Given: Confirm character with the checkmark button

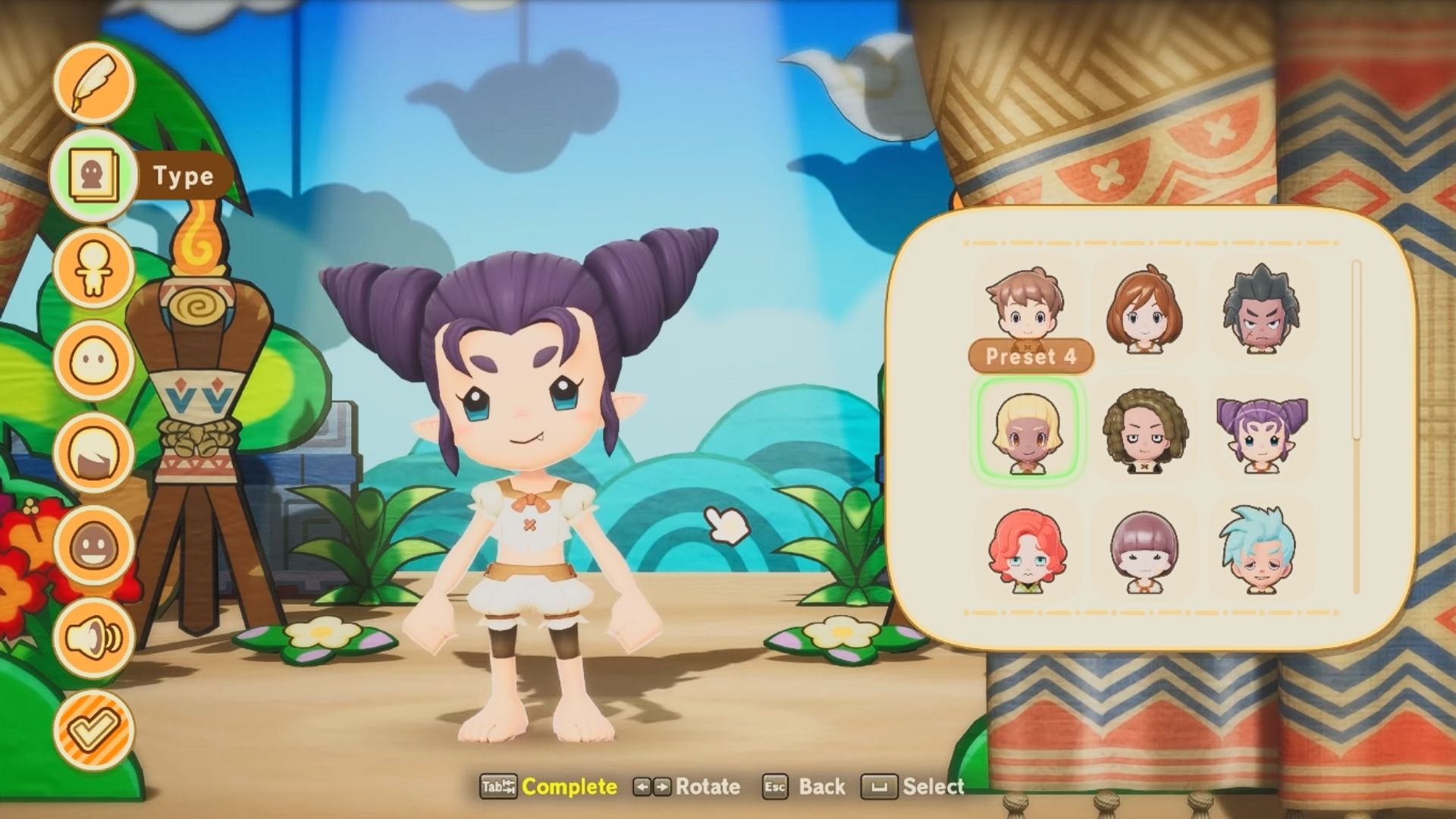Looking at the screenshot, I should point(94,730).
